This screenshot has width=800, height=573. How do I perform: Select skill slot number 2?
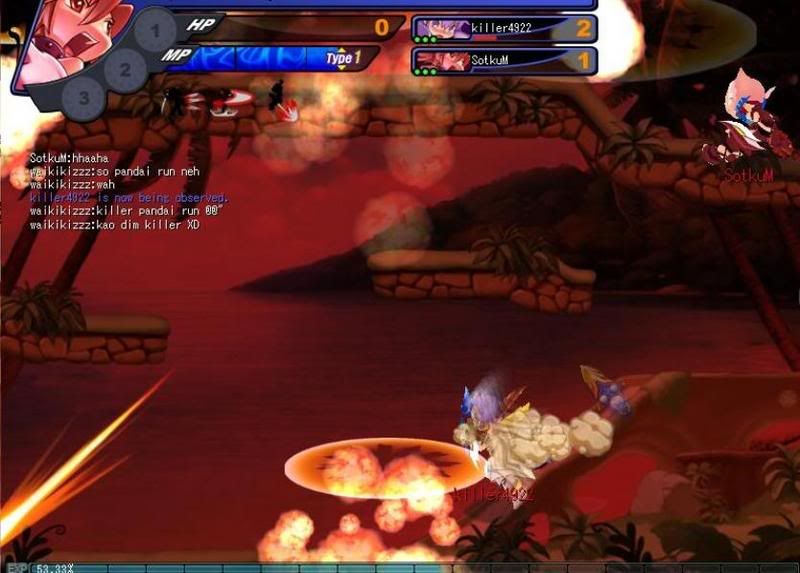[125, 71]
